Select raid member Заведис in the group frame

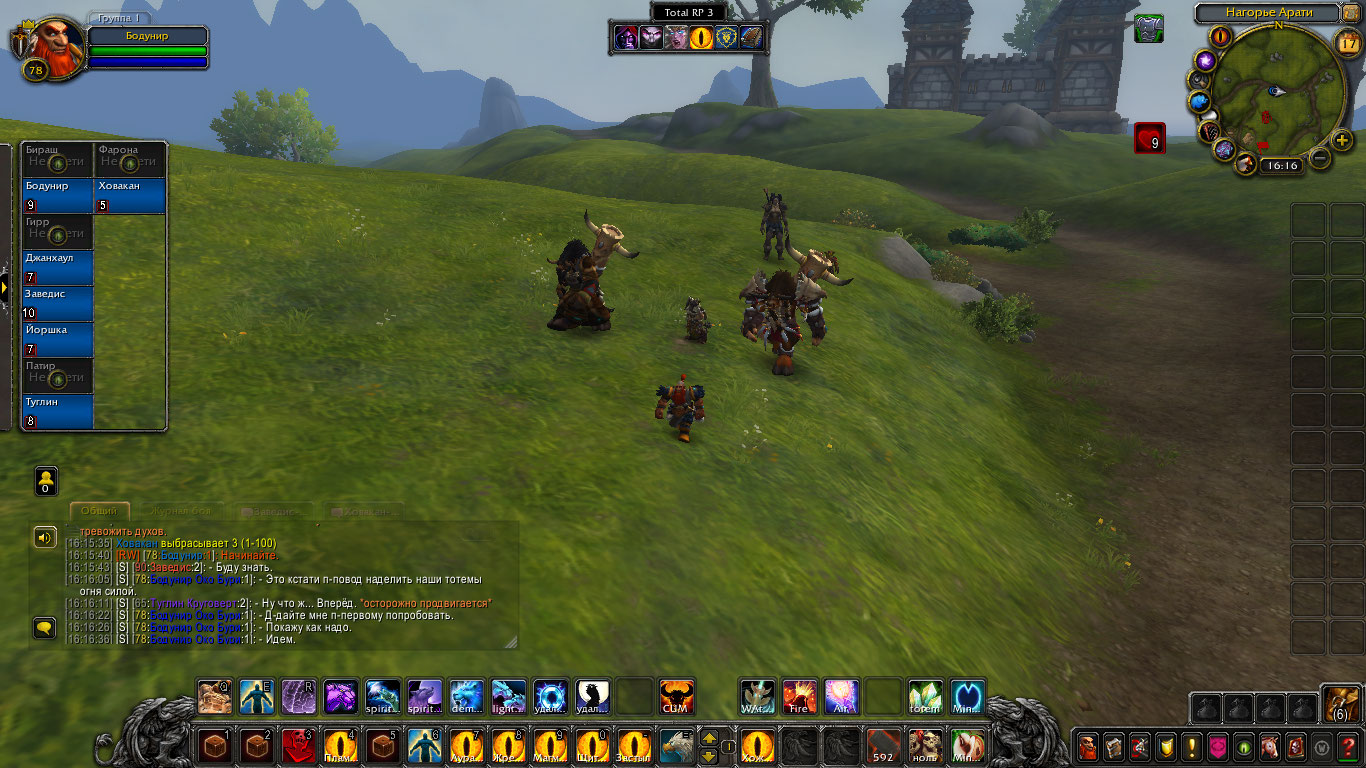pyautogui.click(x=58, y=304)
